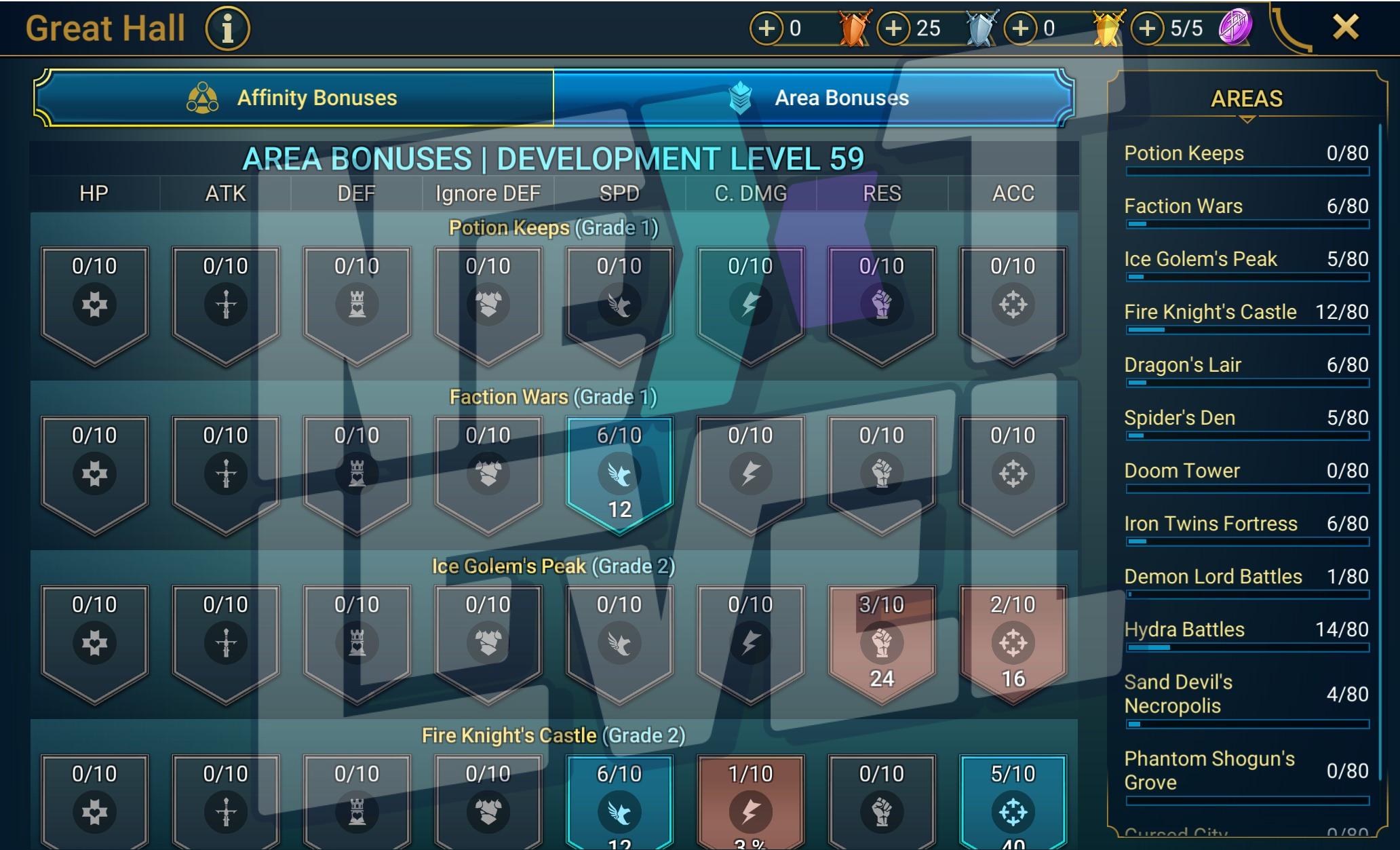
Task: Select Faction Wars in the Areas list
Action: (x=1246, y=206)
